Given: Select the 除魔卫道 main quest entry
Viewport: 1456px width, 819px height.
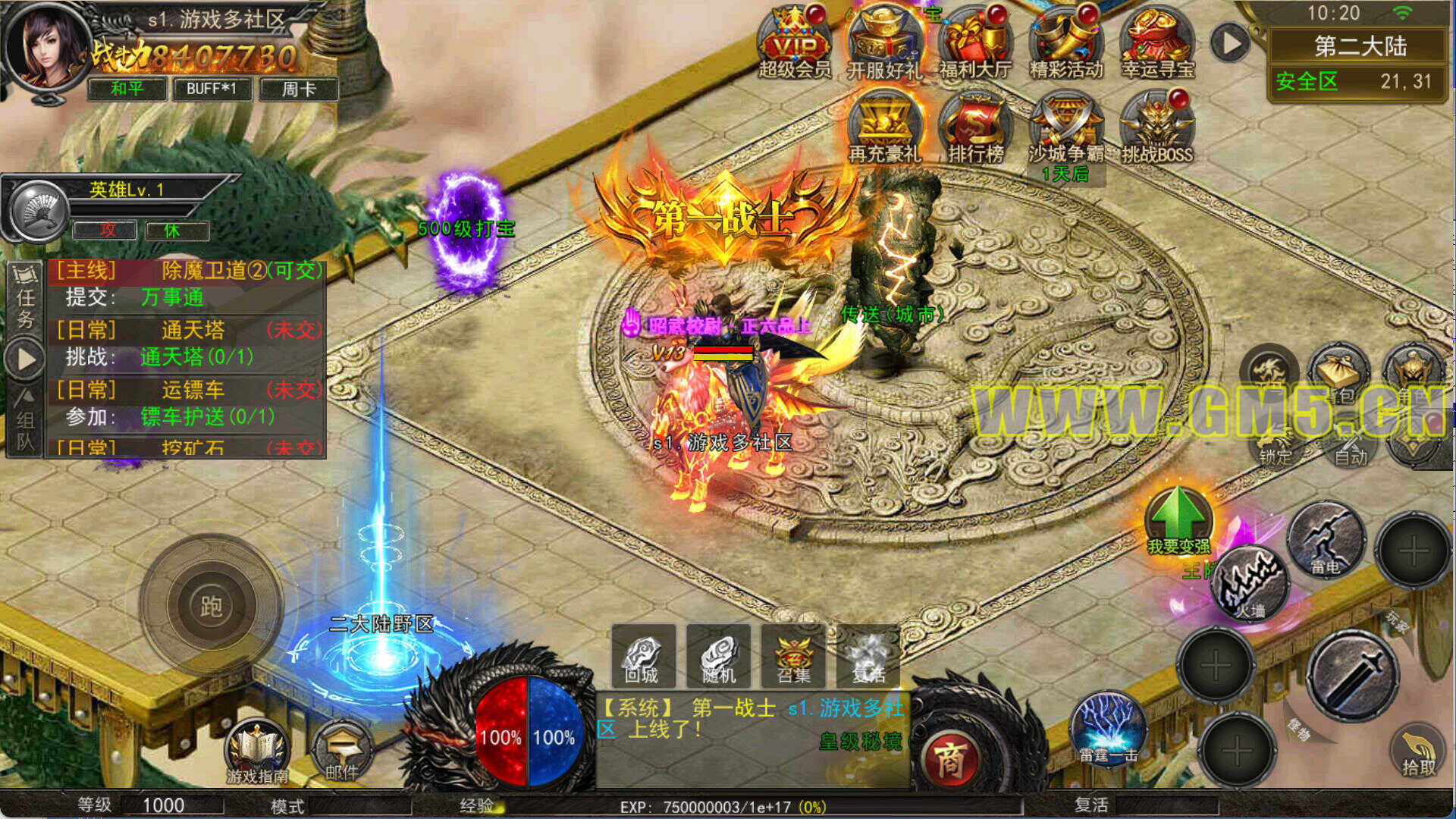Looking at the screenshot, I should click(187, 284).
